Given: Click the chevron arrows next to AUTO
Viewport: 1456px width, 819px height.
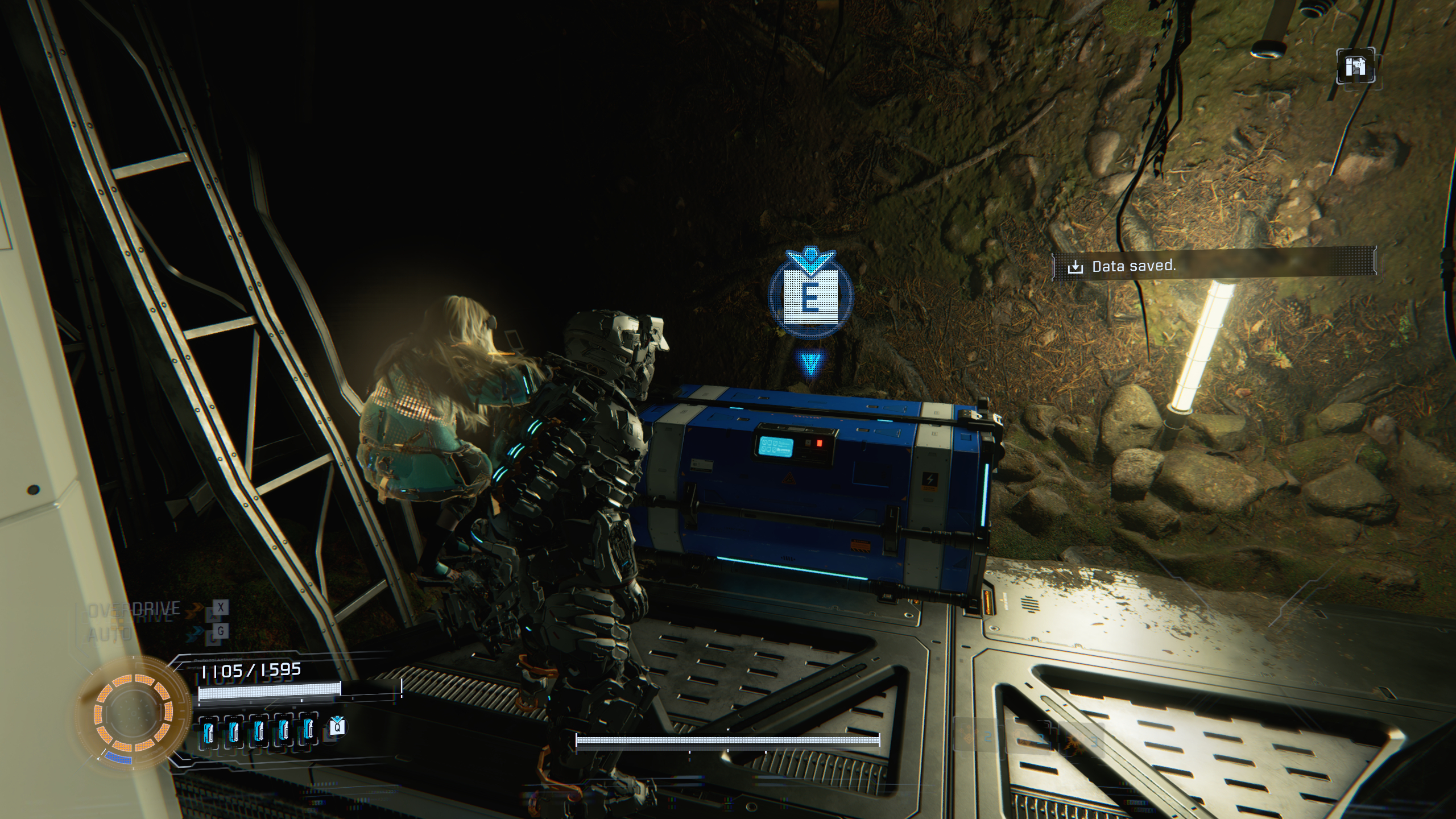Looking at the screenshot, I should [x=196, y=631].
